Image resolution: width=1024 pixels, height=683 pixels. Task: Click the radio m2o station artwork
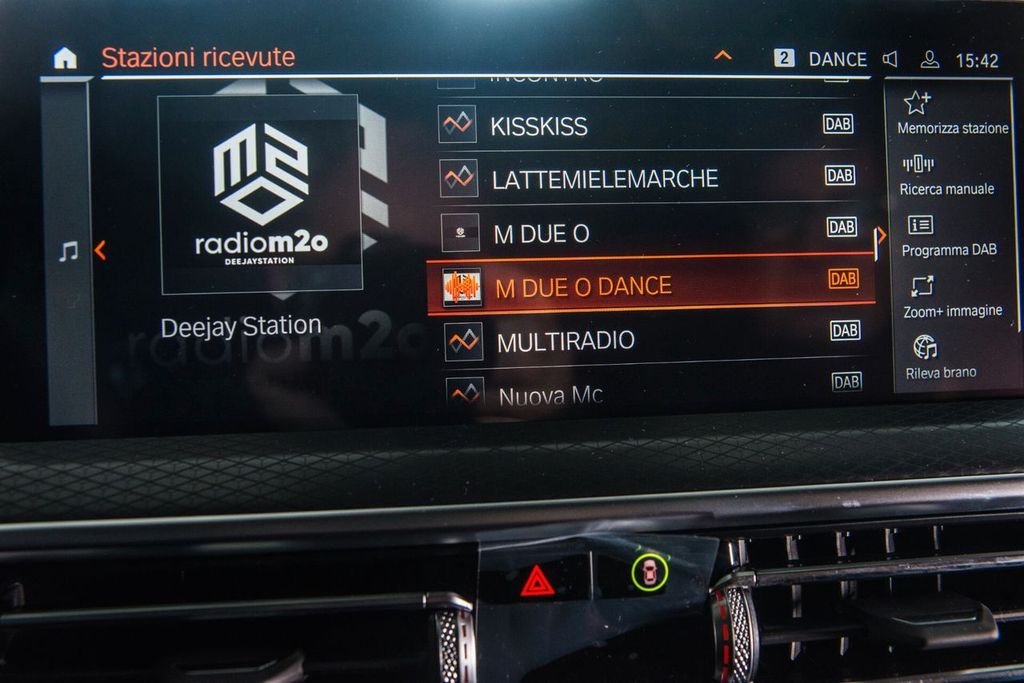point(260,194)
